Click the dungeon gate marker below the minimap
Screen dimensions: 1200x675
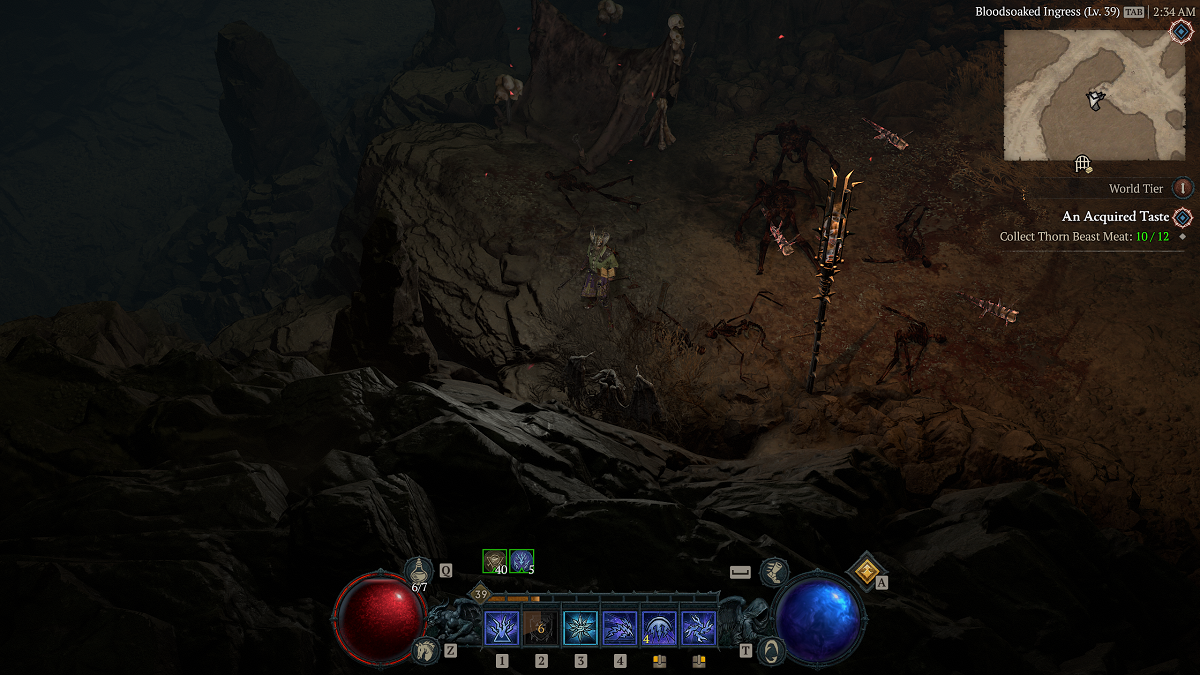point(1082,164)
